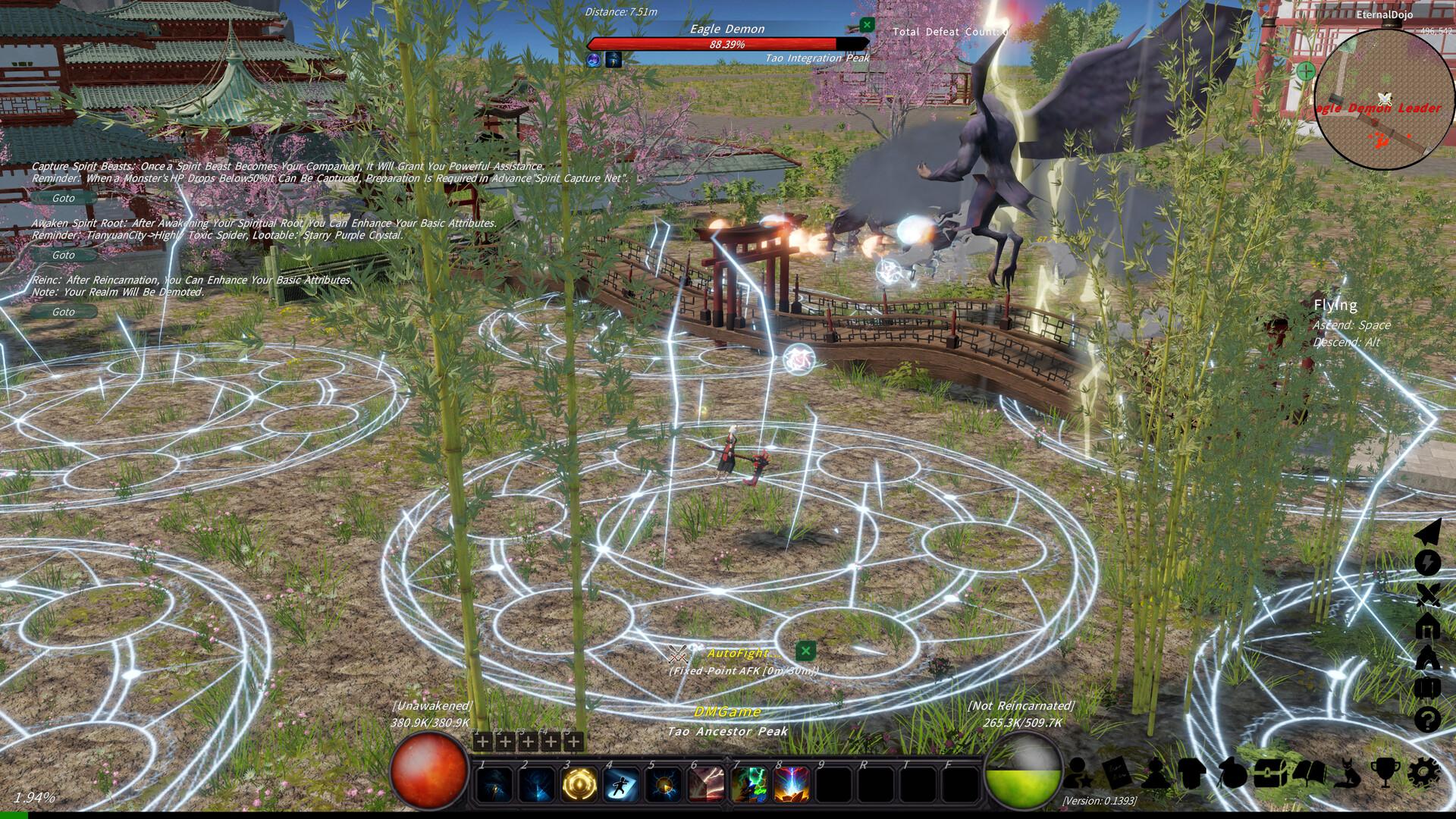This screenshot has height=819, width=1456.
Task: Click Goto under Capture Spirit Beasts
Action: (64, 198)
